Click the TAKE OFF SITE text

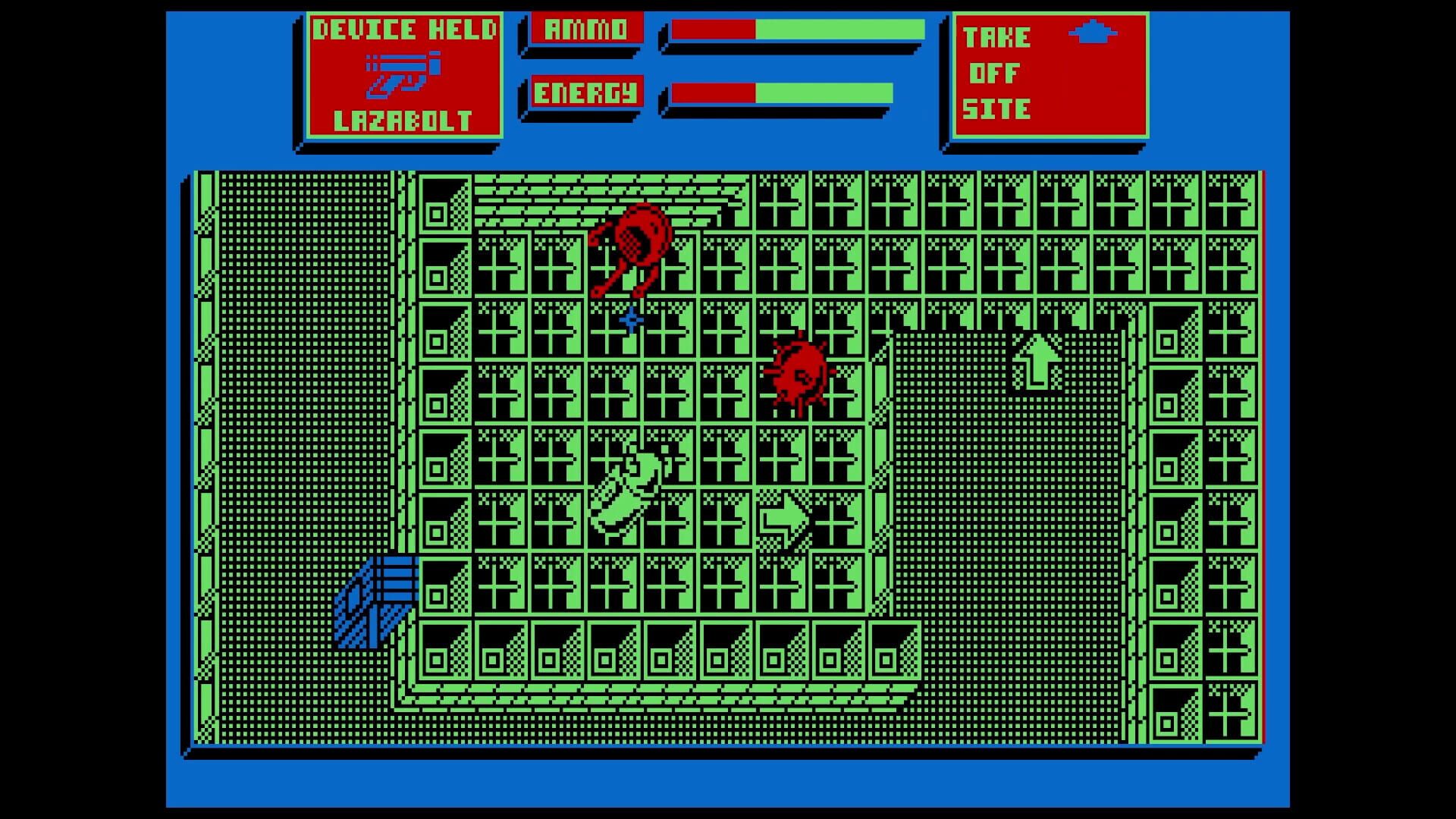point(997,74)
